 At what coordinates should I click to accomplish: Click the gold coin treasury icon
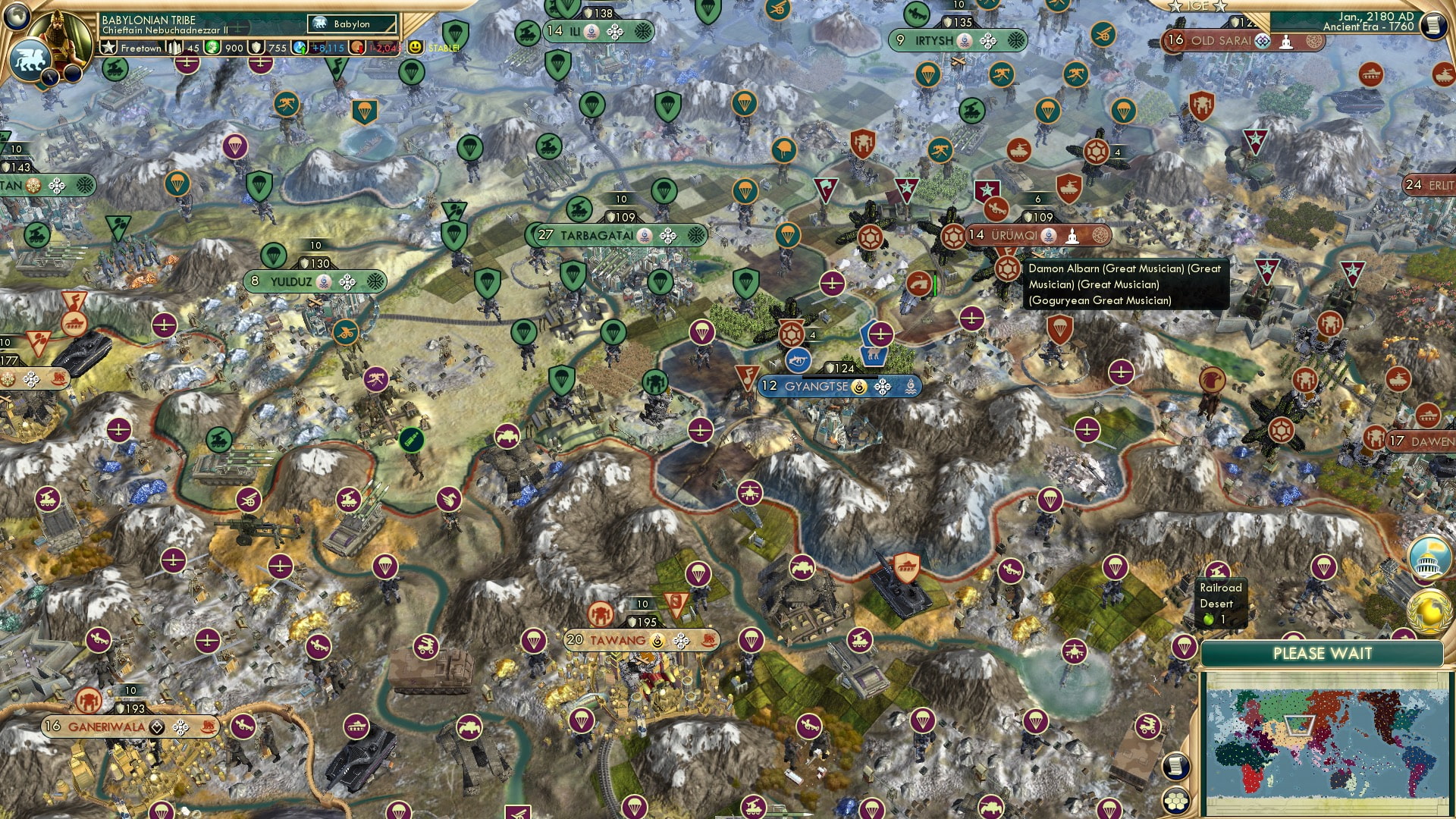pyautogui.click(x=213, y=48)
